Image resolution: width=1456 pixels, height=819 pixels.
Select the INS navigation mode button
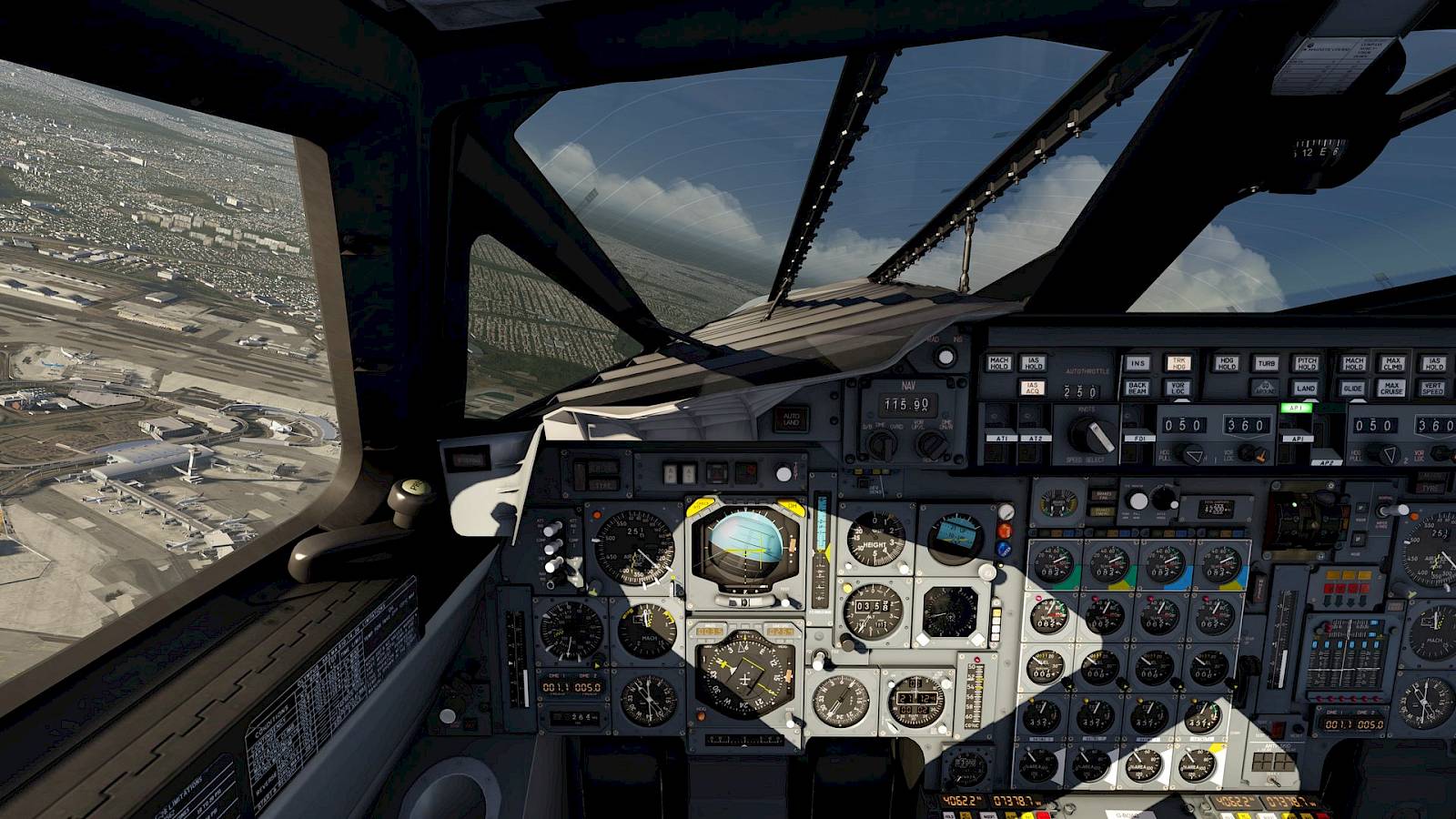(x=1137, y=363)
